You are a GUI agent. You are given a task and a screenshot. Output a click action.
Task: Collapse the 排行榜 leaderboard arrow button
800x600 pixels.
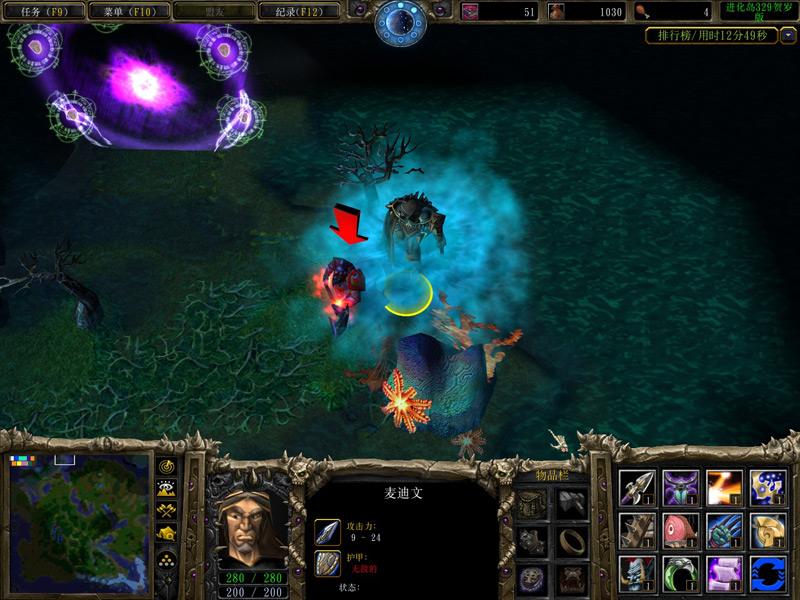[789, 35]
